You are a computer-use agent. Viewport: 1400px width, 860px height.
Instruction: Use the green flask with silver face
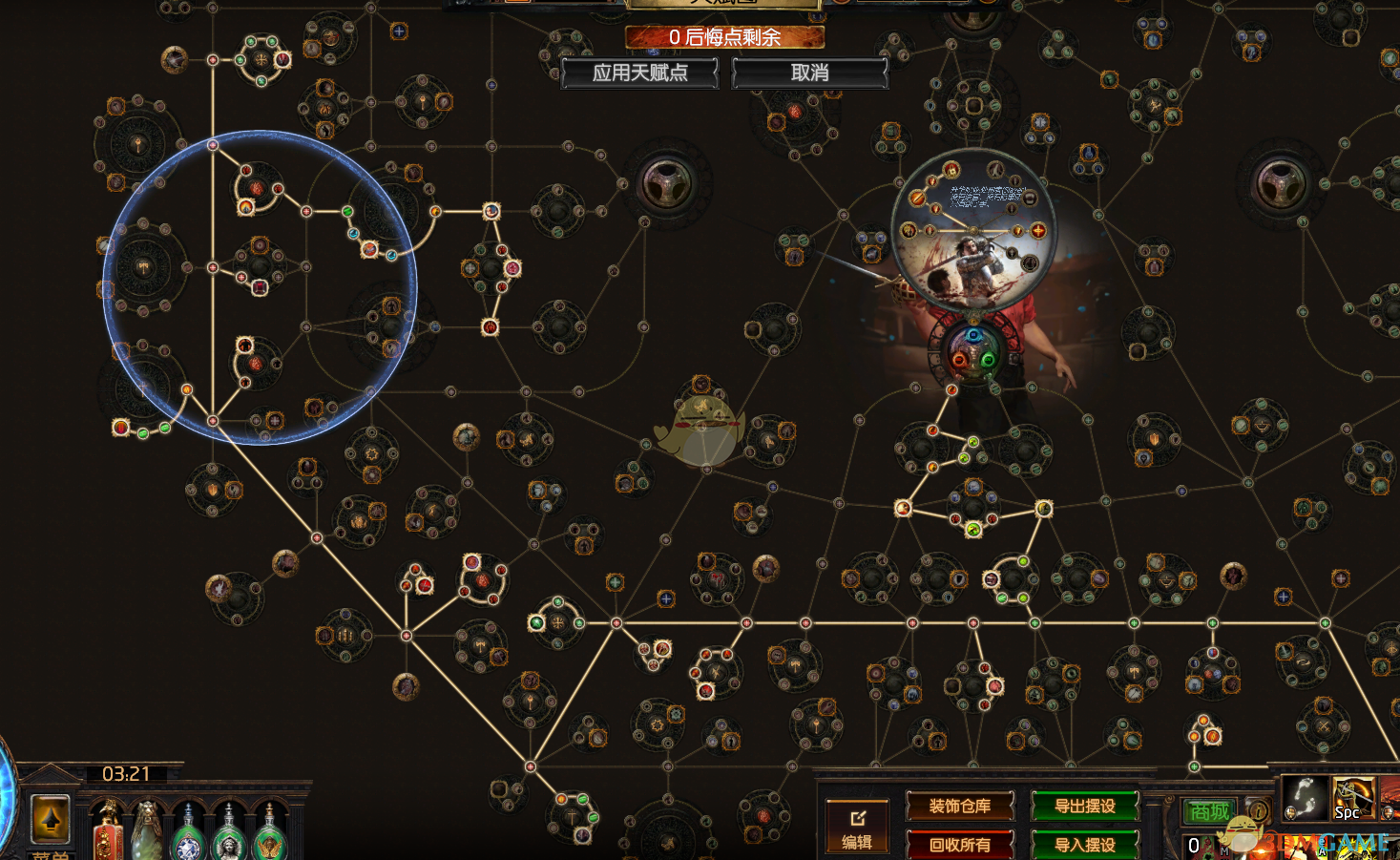(229, 837)
